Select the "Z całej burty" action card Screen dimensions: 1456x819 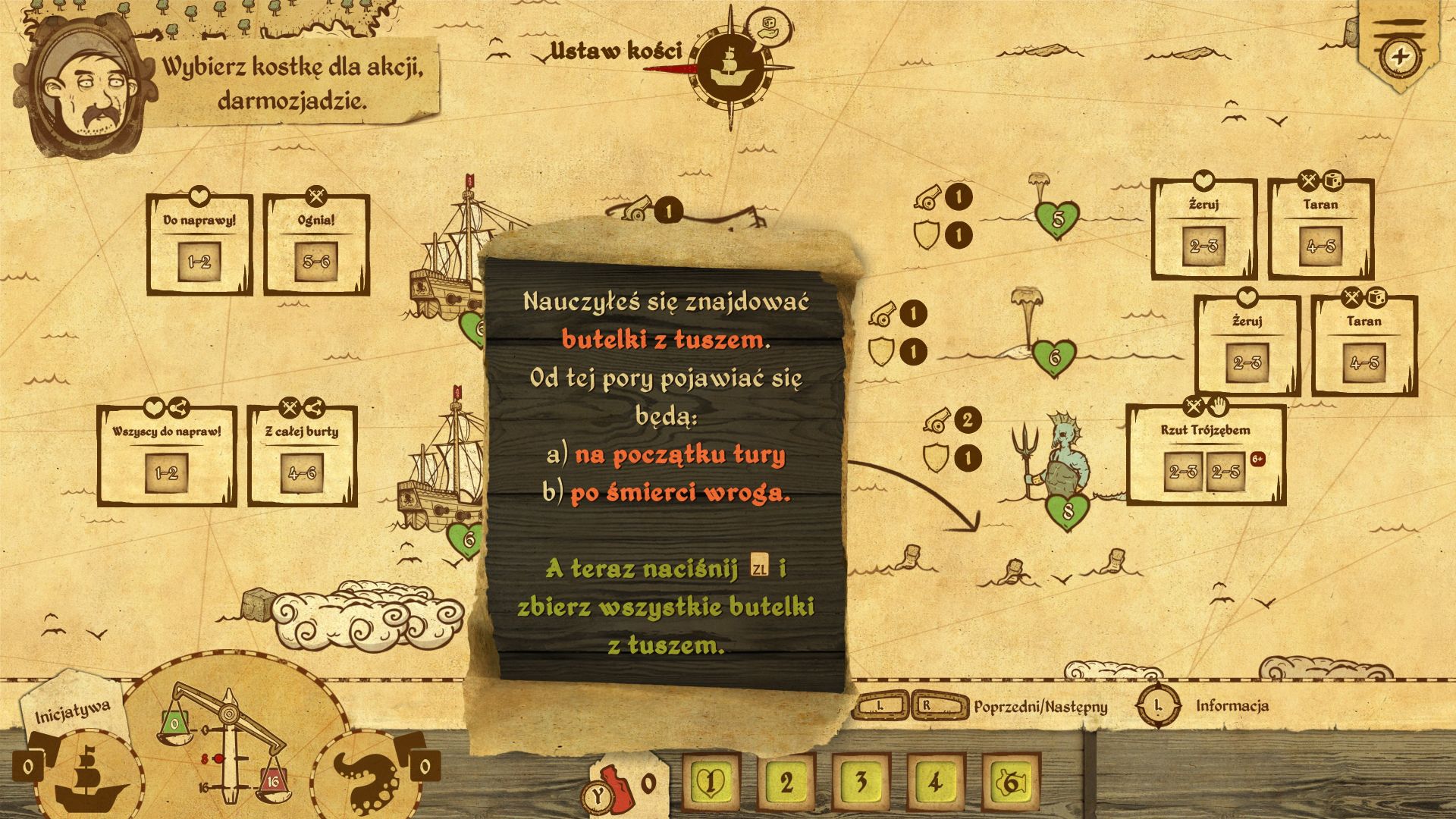(302, 457)
